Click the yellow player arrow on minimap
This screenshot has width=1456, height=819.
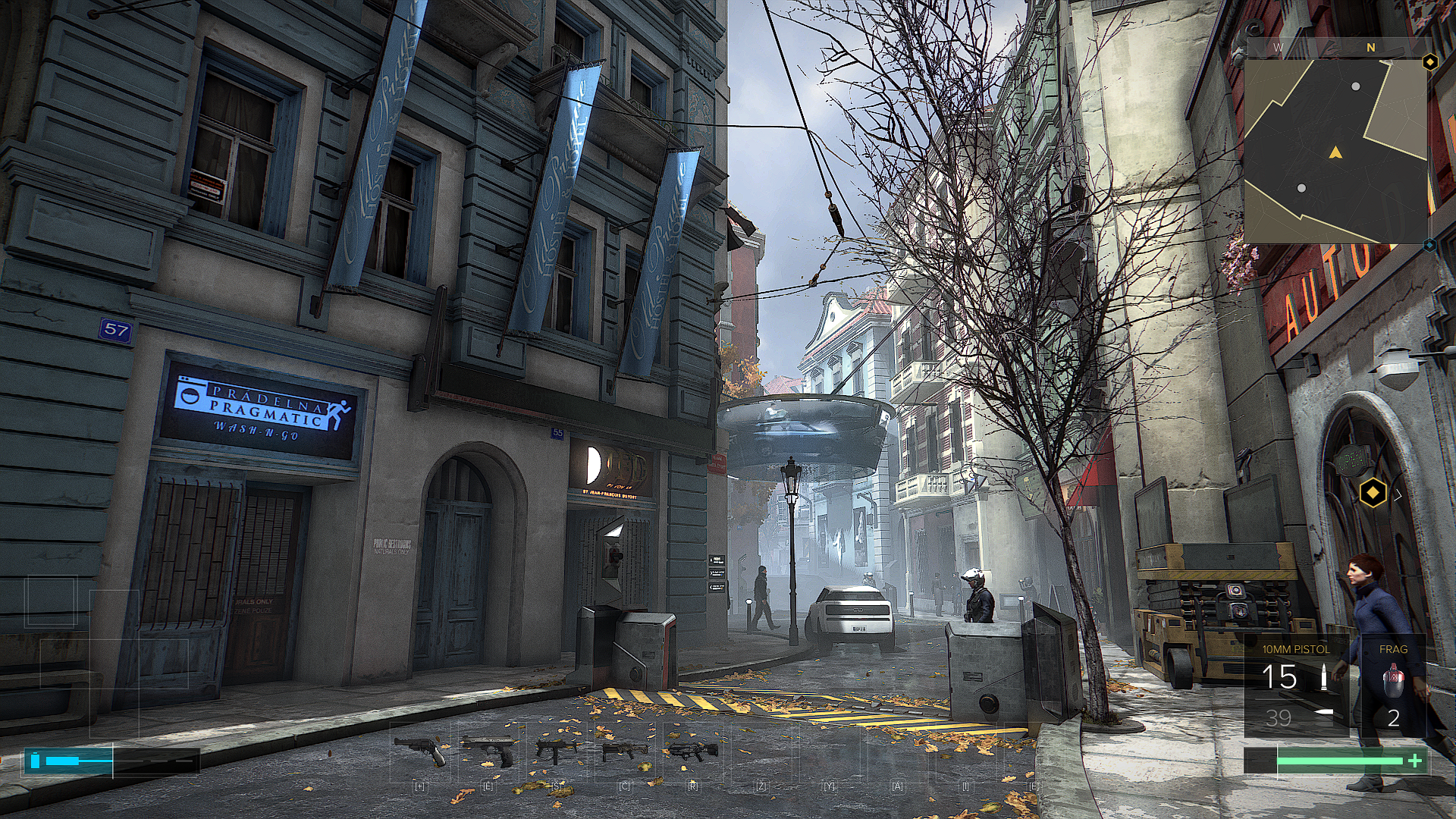pyautogui.click(x=1335, y=153)
